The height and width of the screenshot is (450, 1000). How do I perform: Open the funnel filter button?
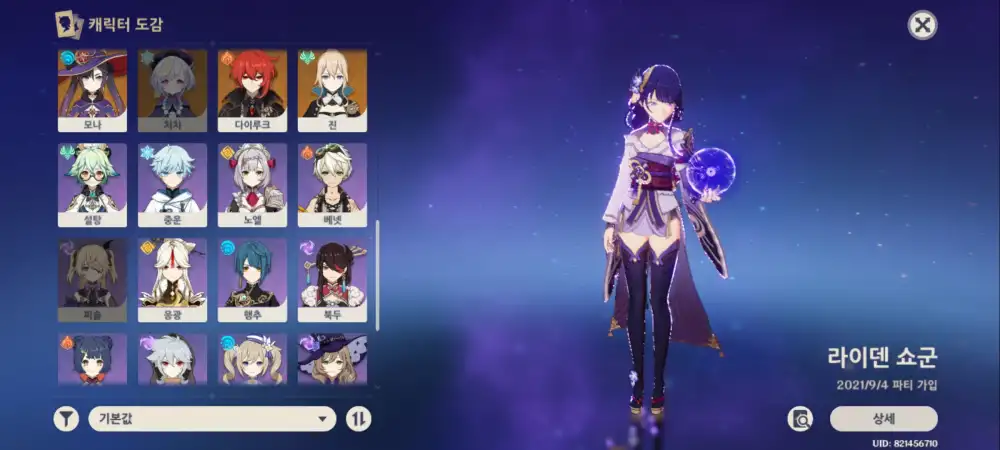(66, 419)
